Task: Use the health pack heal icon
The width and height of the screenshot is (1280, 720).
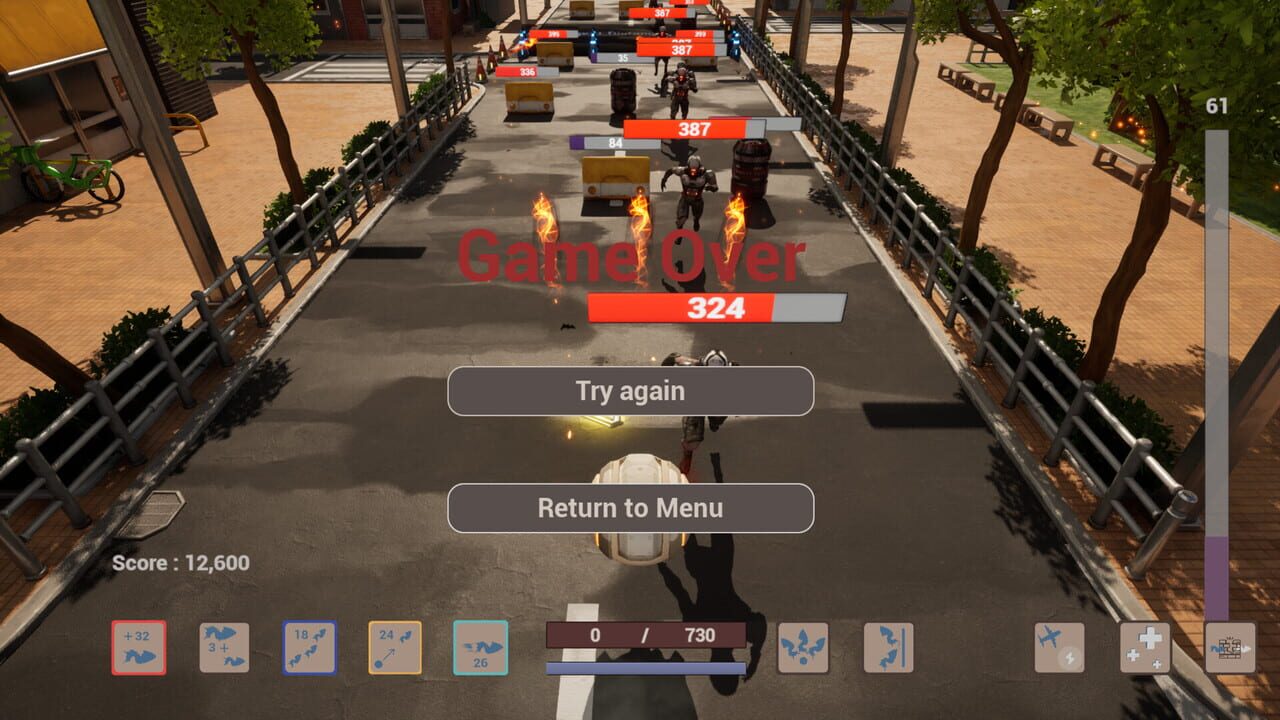Action: (1145, 648)
